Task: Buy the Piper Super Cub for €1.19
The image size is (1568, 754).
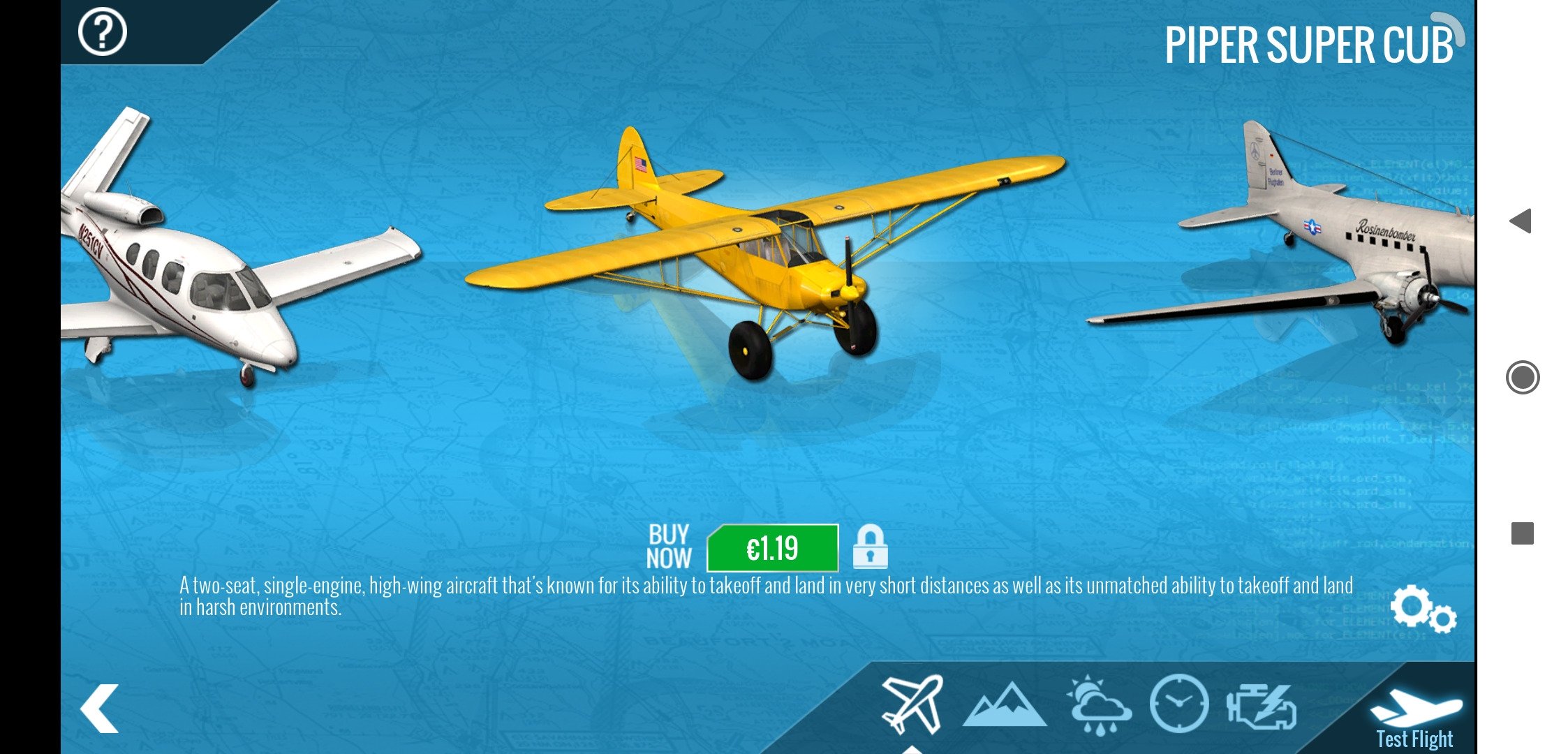Action: (x=772, y=549)
